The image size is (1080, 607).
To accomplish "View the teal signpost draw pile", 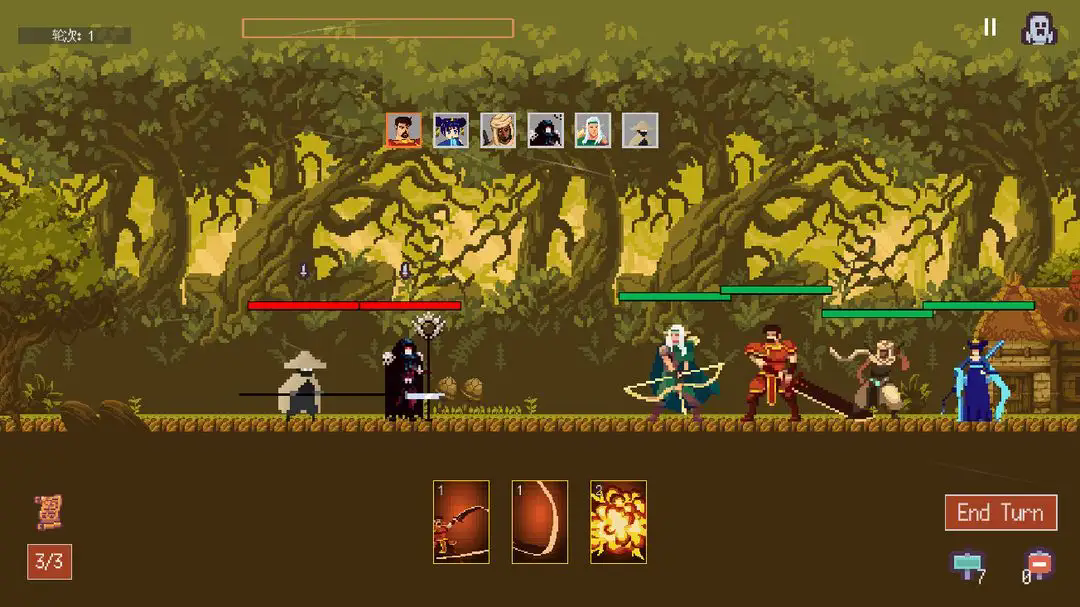I will (967, 565).
